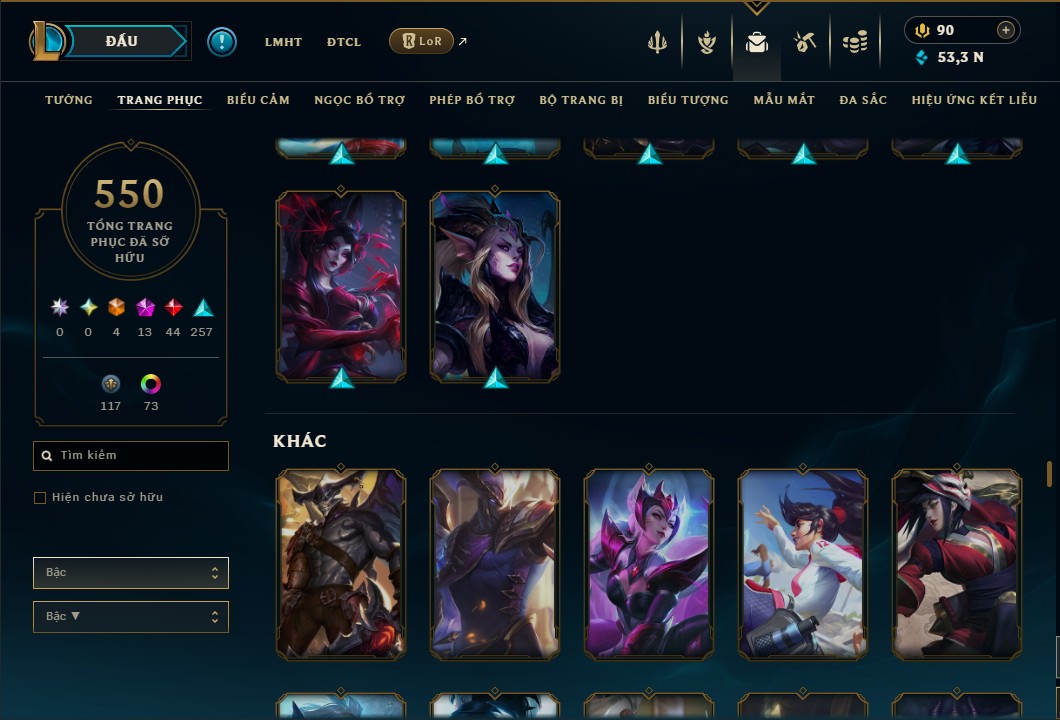Screen dimensions: 1060x720
Task: Open the stacked coins store icon
Action: [854, 42]
